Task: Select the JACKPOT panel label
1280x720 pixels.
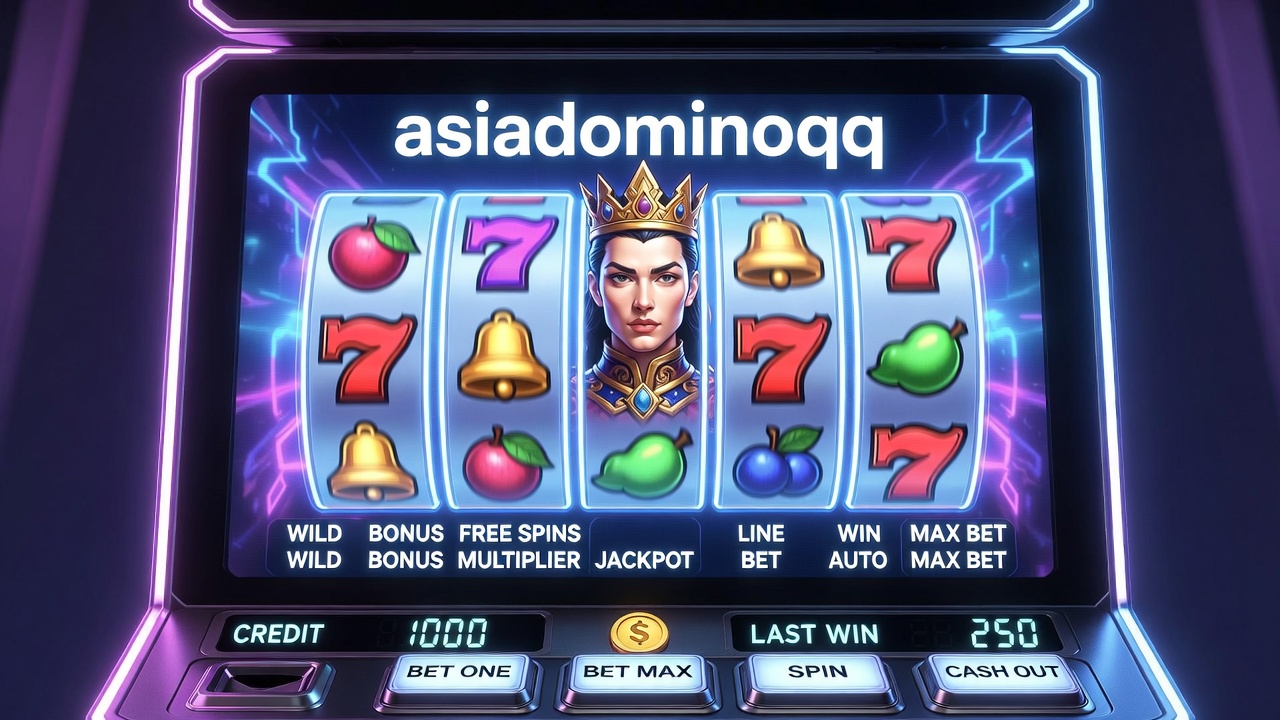Action: (644, 560)
